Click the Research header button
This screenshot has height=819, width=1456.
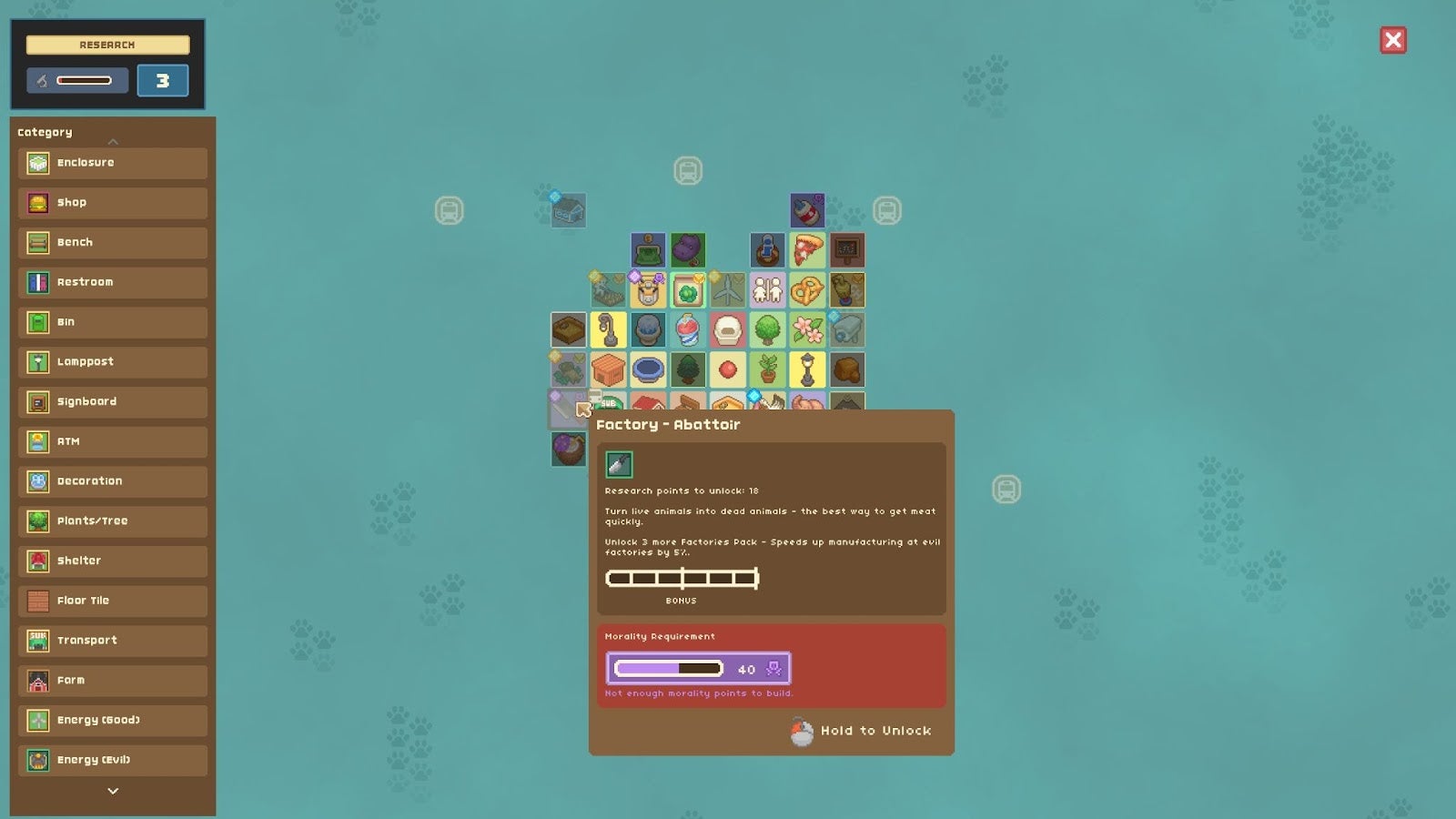pyautogui.click(x=107, y=44)
